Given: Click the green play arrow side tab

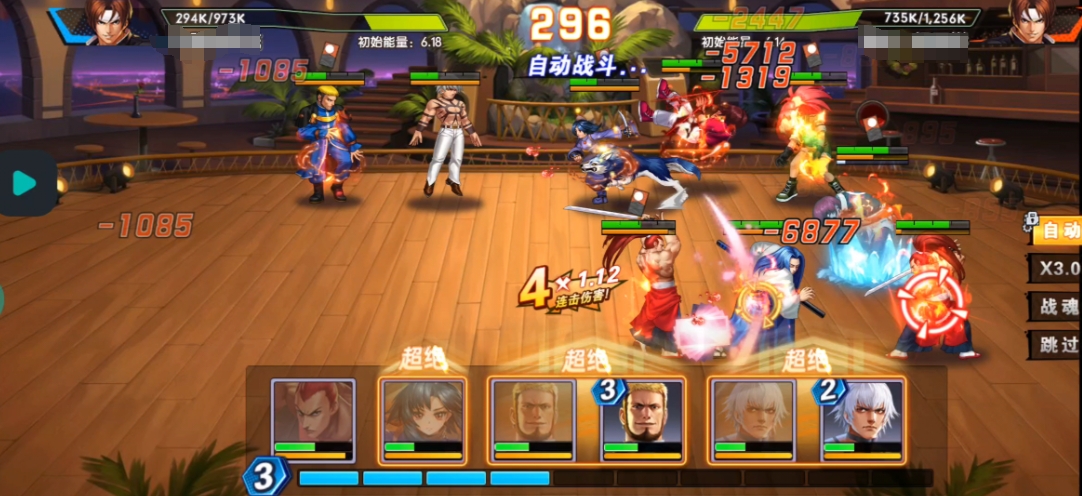Looking at the screenshot, I should pos(25,183).
